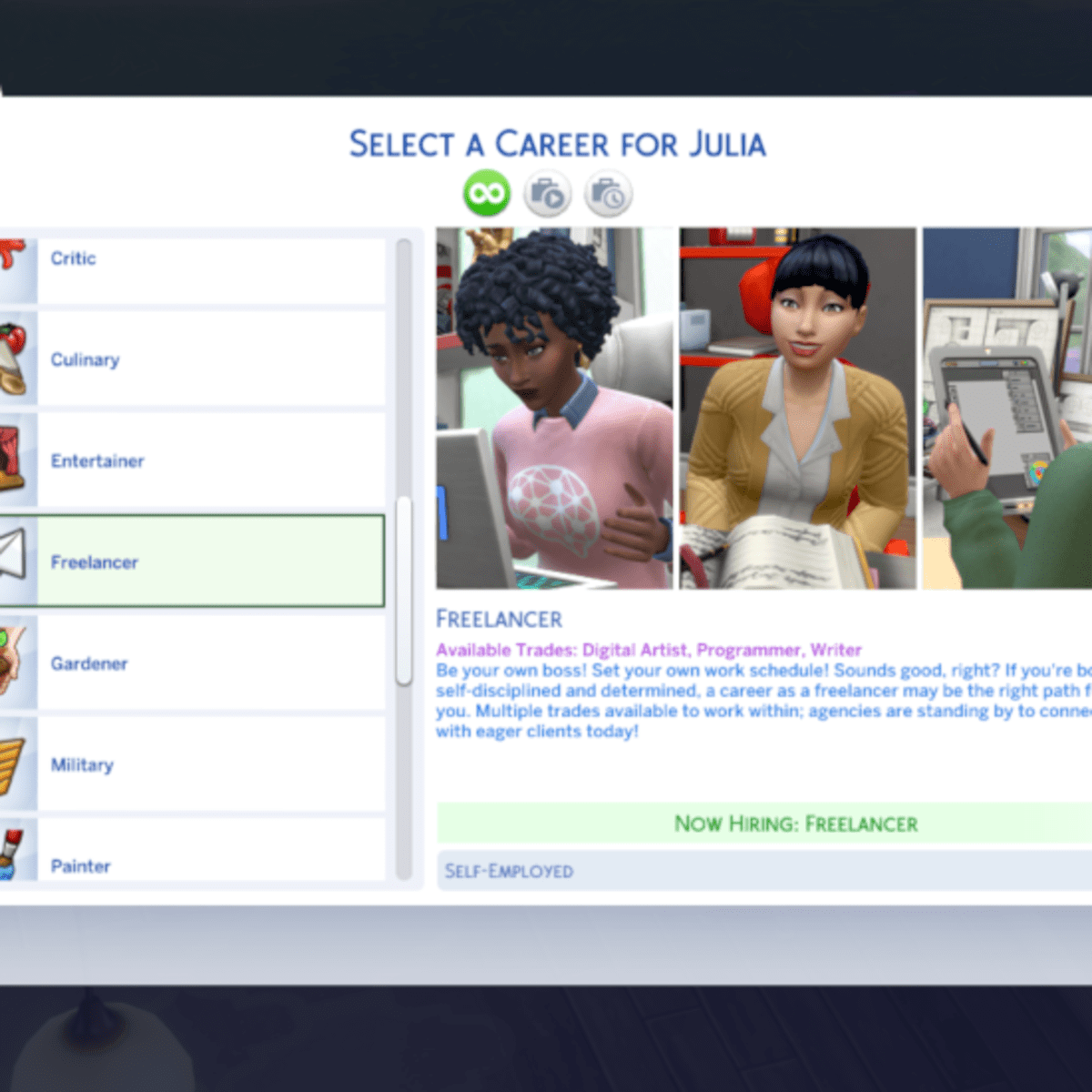Image resolution: width=1092 pixels, height=1092 pixels.
Task: Click the career list scrollbar
Action: [x=404, y=590]
